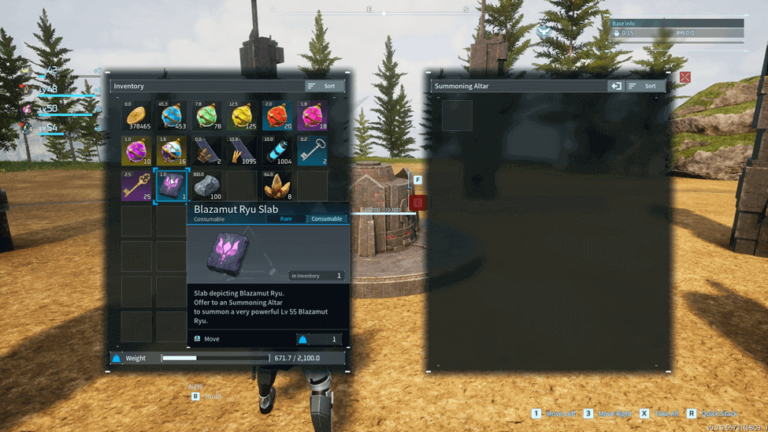
Task: Select the gold key stack of 25
Action: [x=137, y=186]
